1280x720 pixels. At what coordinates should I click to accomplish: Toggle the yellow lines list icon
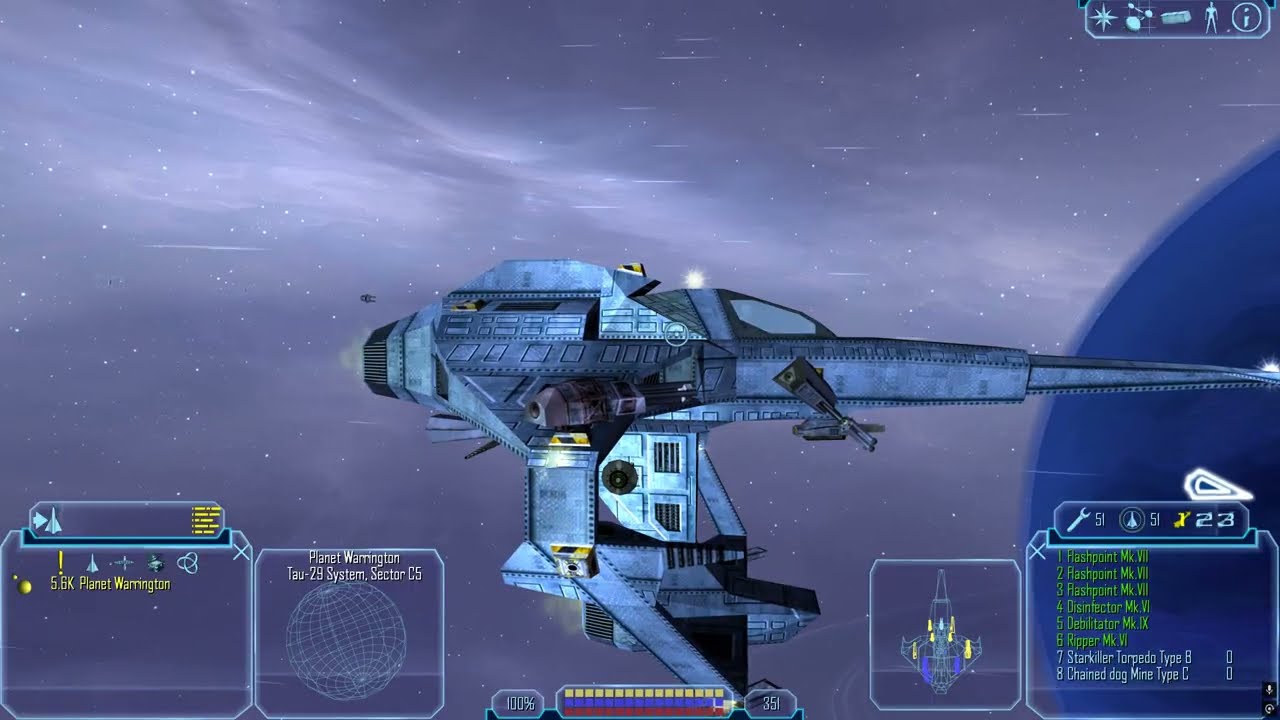(x=206, y=520)
